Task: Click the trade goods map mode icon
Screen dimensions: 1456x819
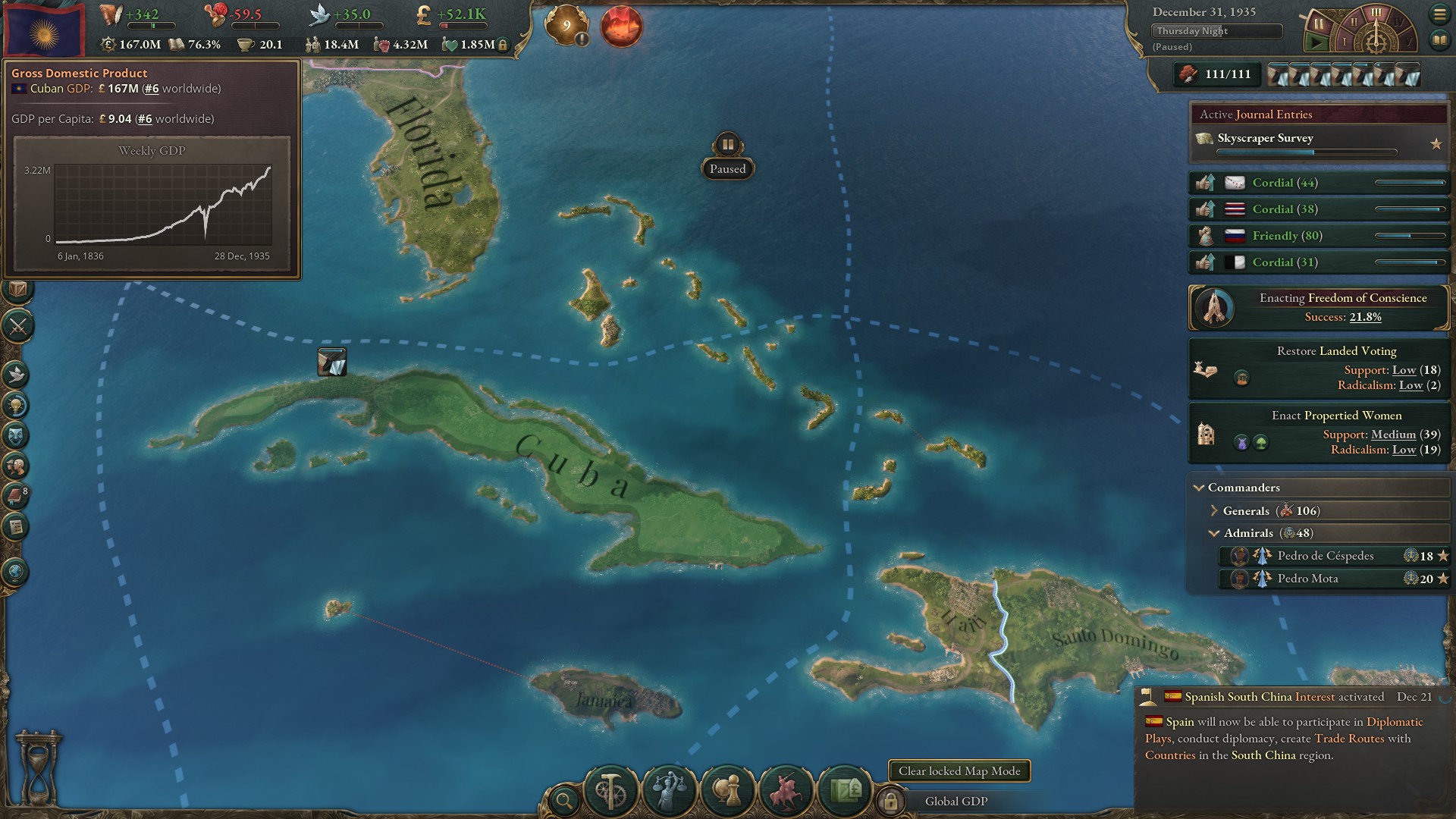Action: pos(846,792)
